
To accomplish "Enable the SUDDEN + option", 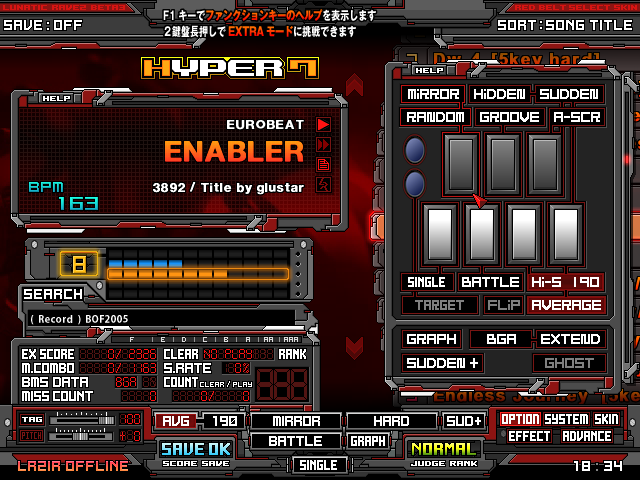I will 441,363.
